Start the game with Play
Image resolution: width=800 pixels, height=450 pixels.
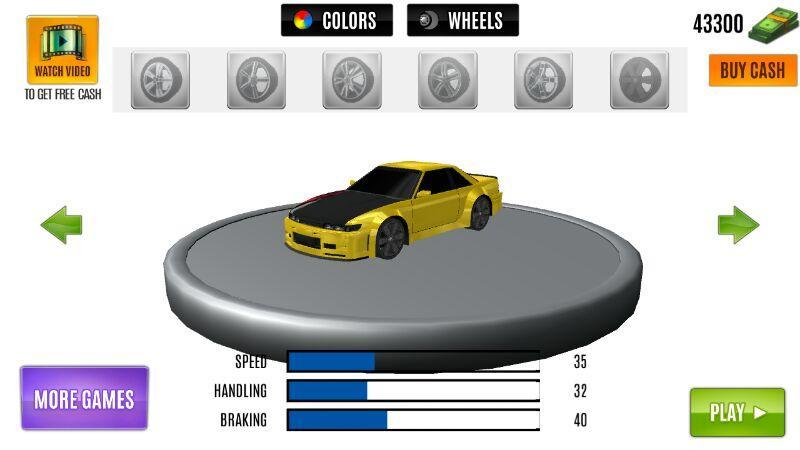click(737, 412)
